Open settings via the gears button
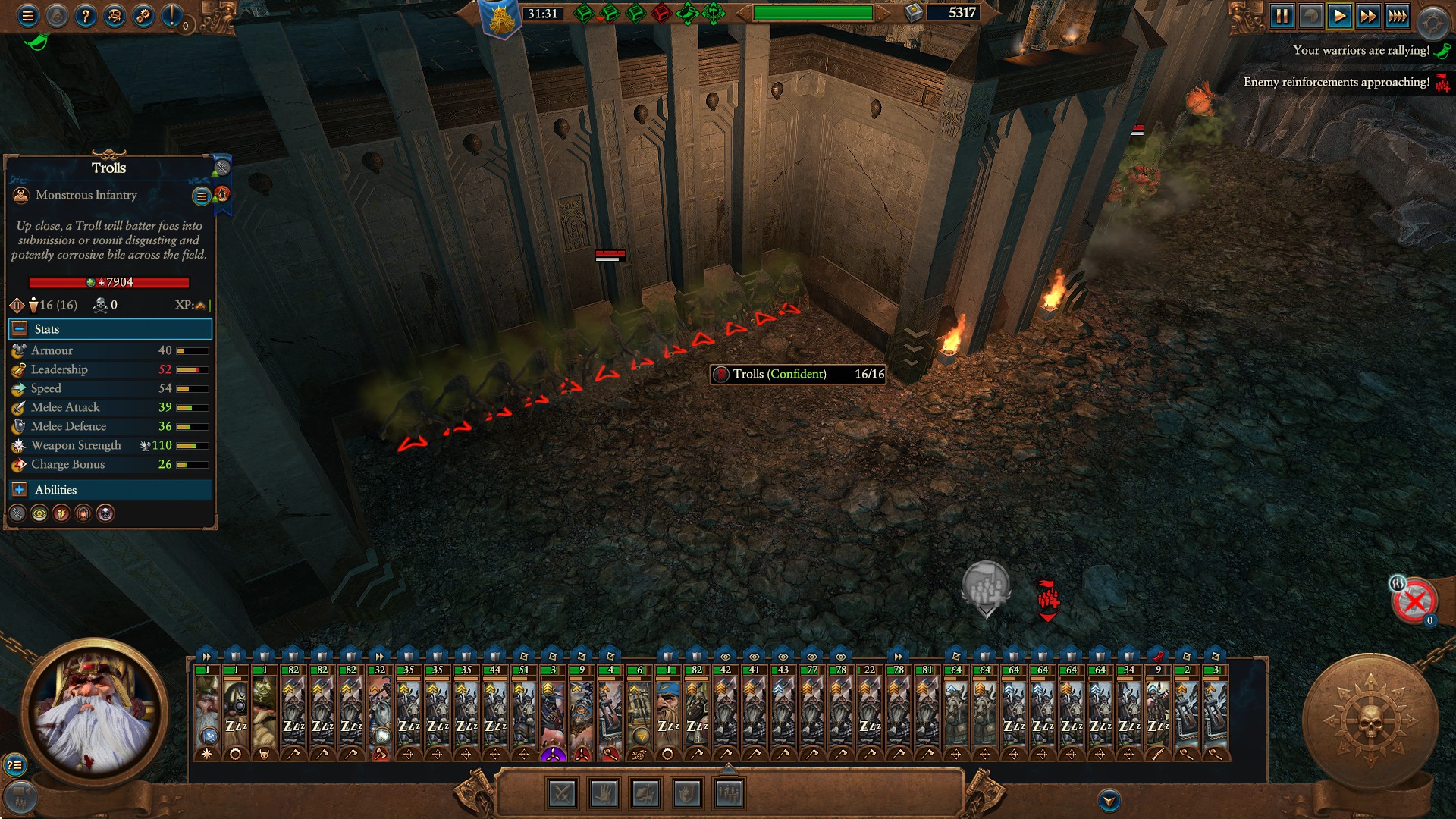This screenshot has height=819, width=1456. pyautogui.click(x=143, y=15)
